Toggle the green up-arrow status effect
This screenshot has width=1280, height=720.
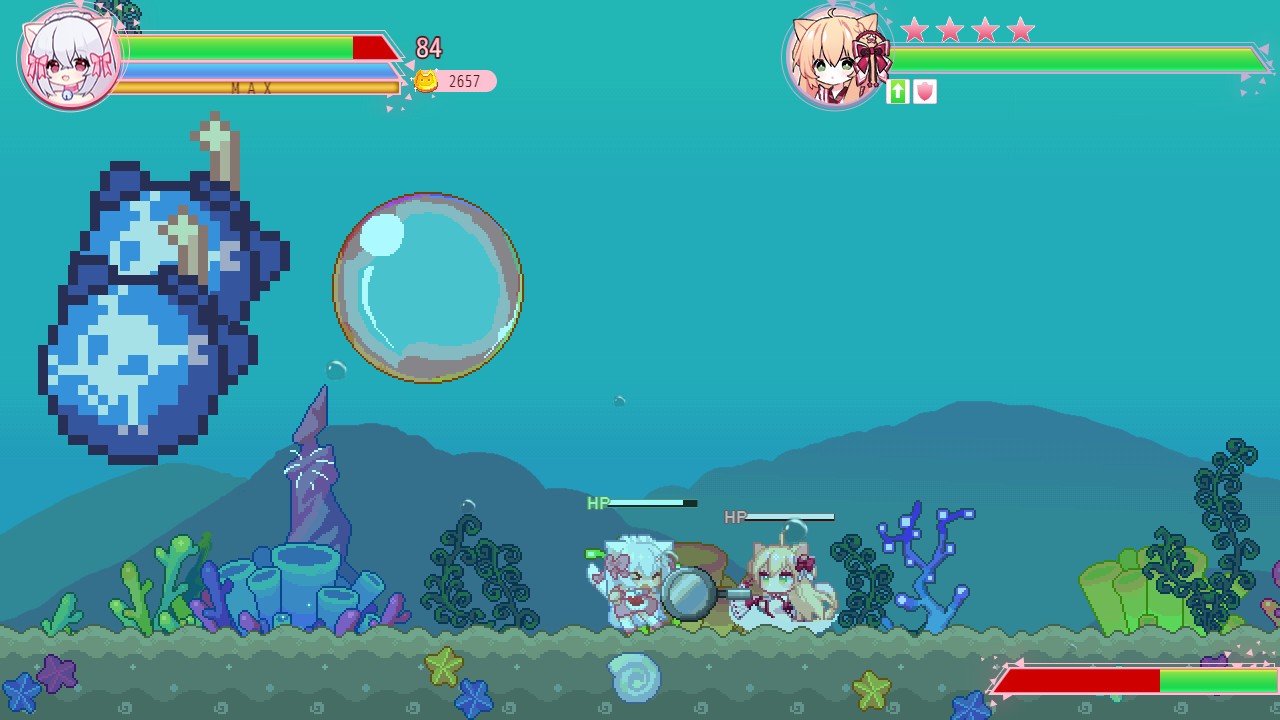(897, 92)
